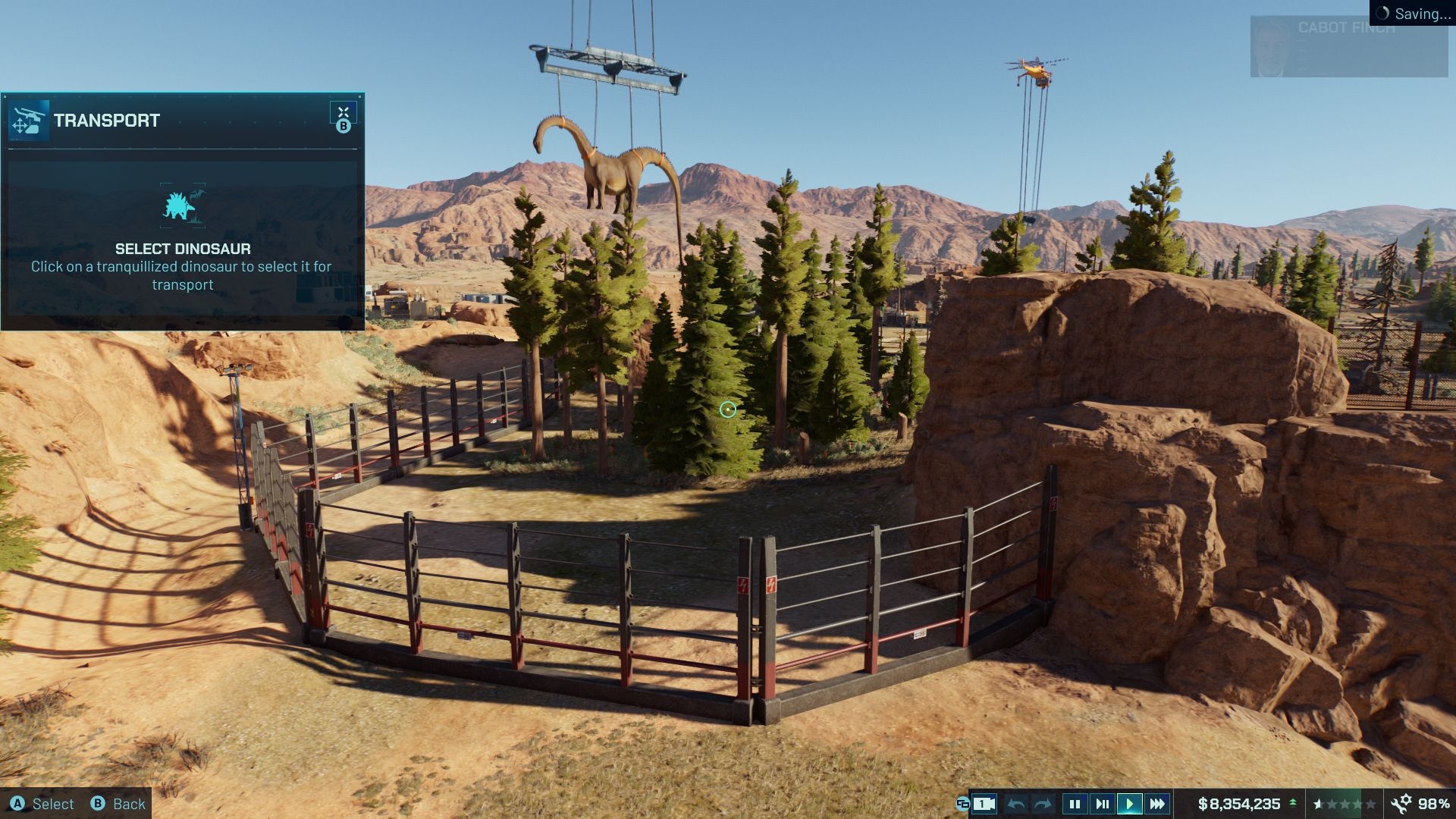
Task: Pause the game simulation
Action: [x=1074, y=804]
